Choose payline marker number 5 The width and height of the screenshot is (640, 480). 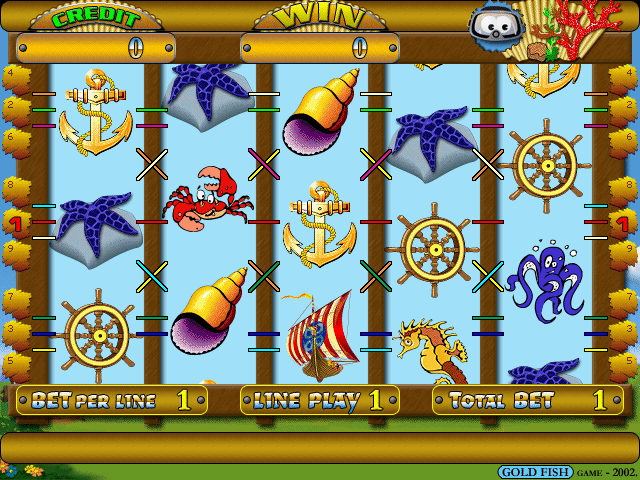[11, 360]
